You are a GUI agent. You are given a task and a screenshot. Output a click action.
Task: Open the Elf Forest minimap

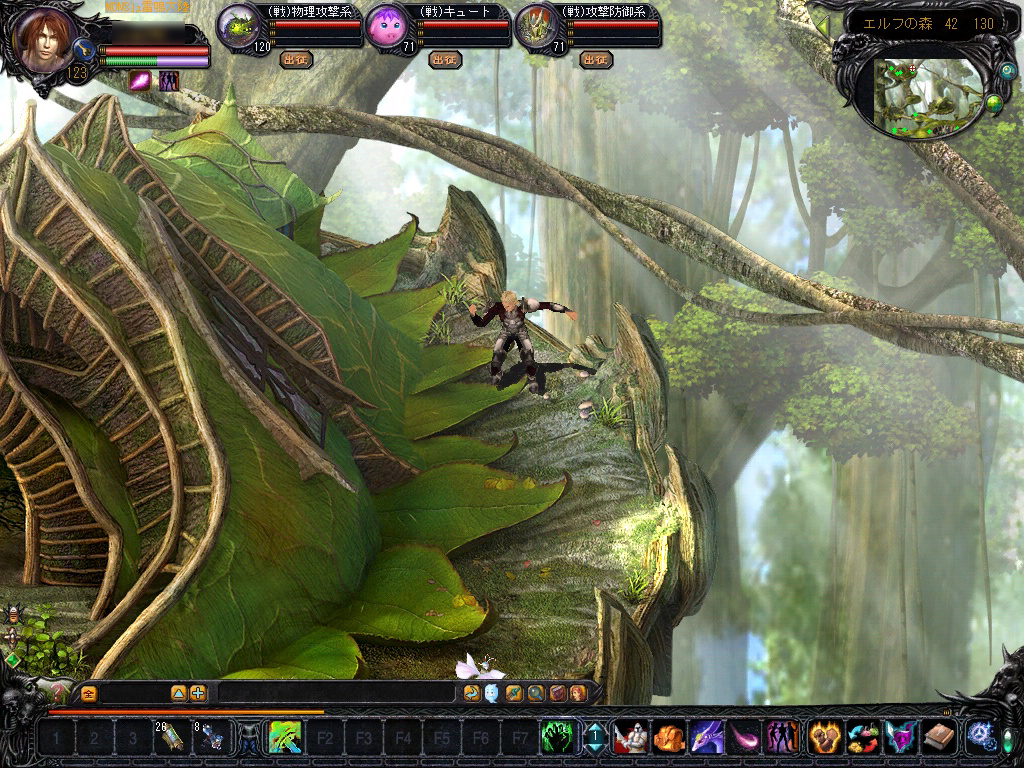[x=927, y=95]
